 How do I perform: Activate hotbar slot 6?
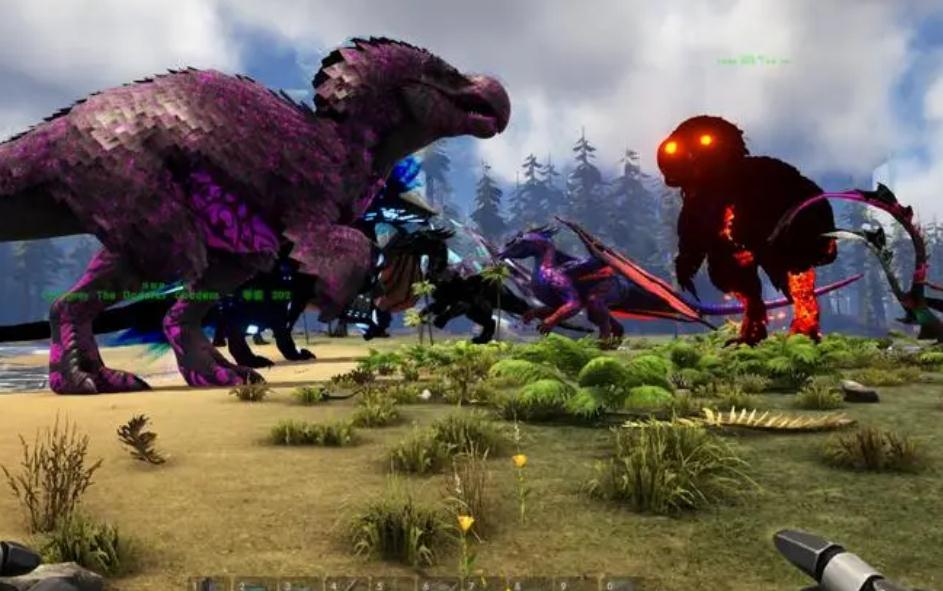[439, 583]
